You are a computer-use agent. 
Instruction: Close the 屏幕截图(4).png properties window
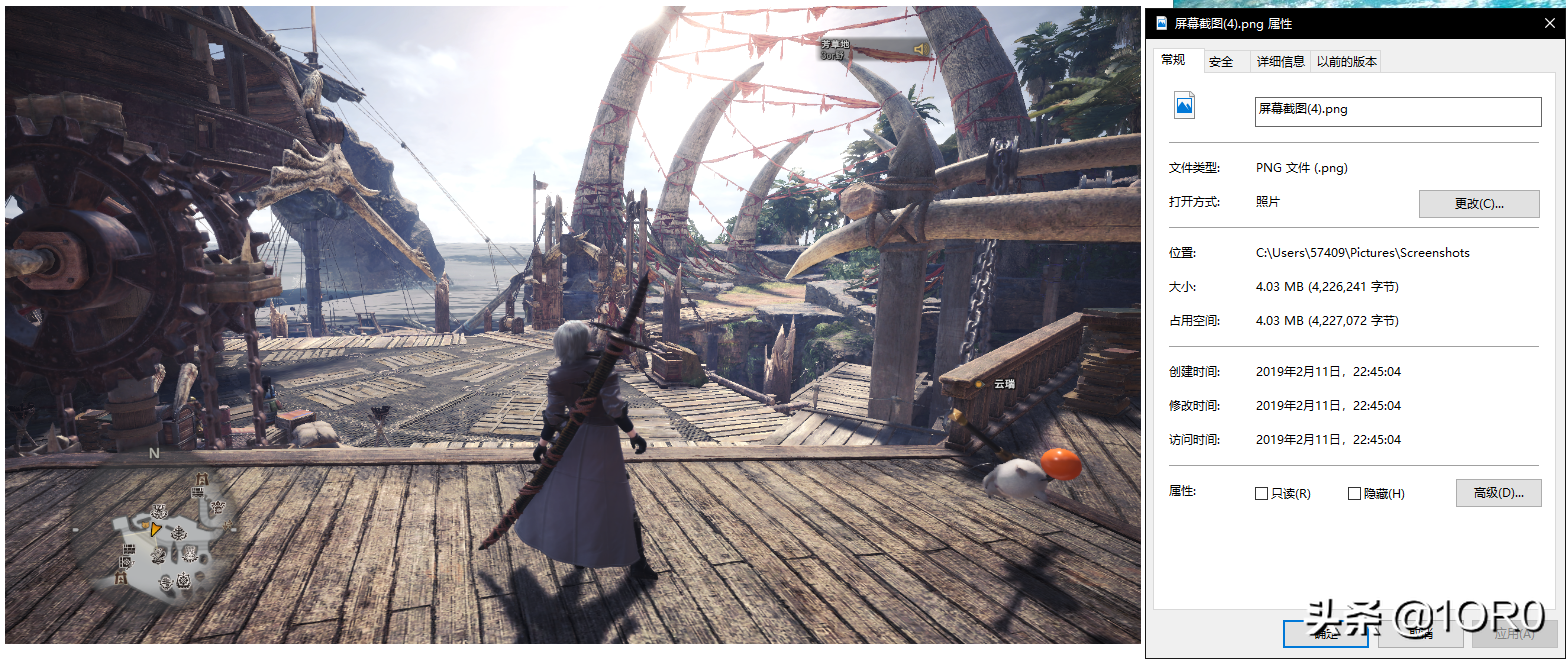pyautogui.click(x=1548, y=22)
